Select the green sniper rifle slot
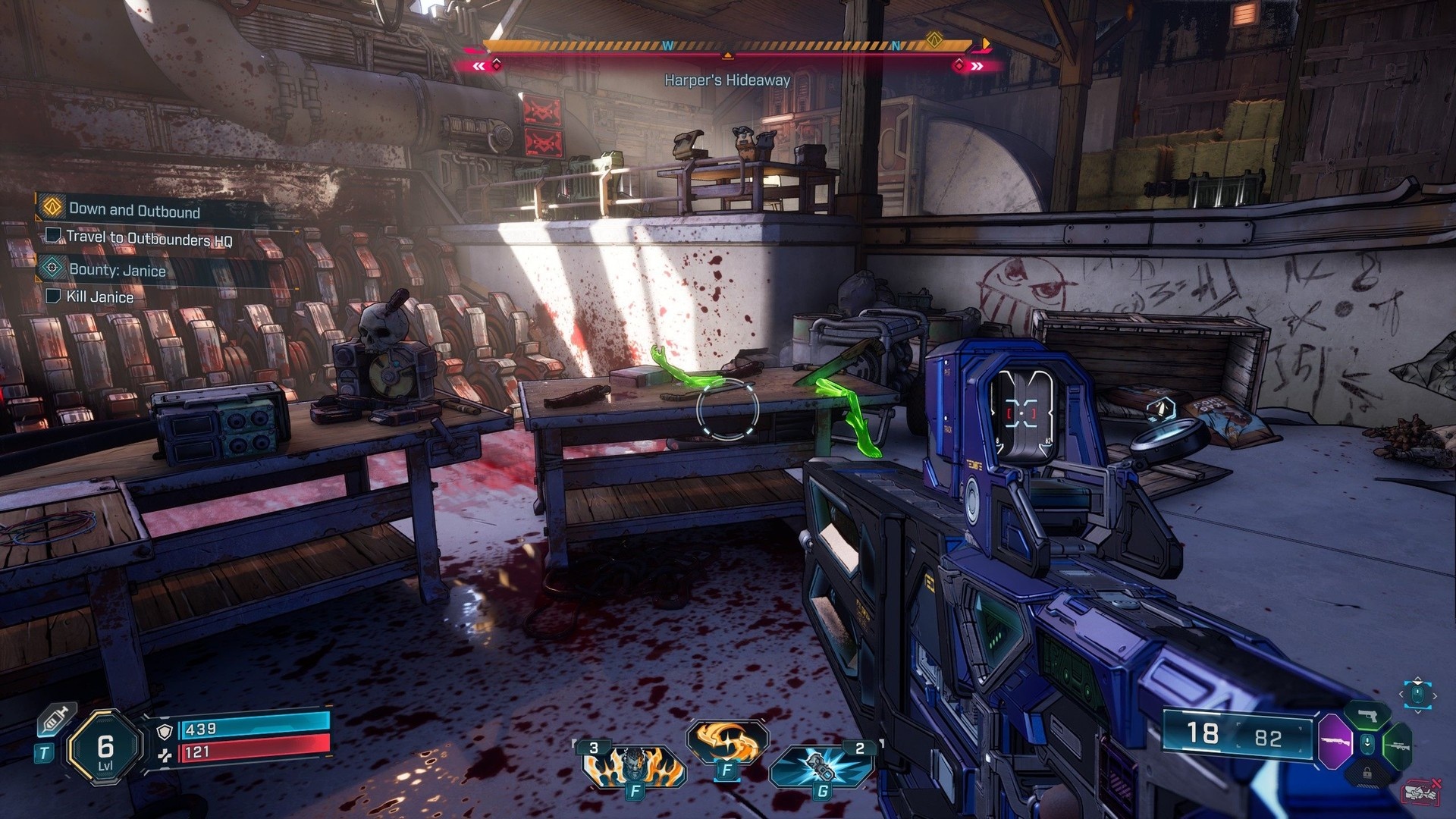Viewport: 1456px width, 819px height. [1398, 746]
